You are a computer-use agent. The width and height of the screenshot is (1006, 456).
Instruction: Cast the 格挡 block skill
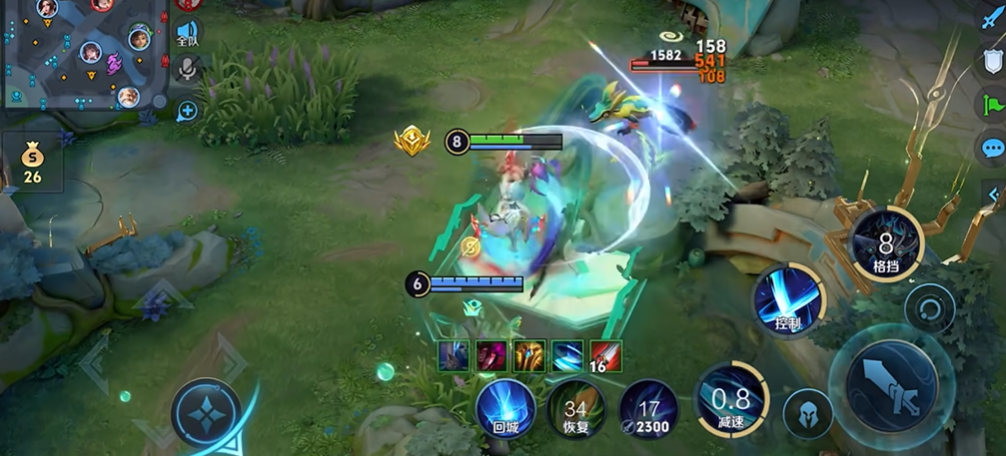tap(886, 243)
